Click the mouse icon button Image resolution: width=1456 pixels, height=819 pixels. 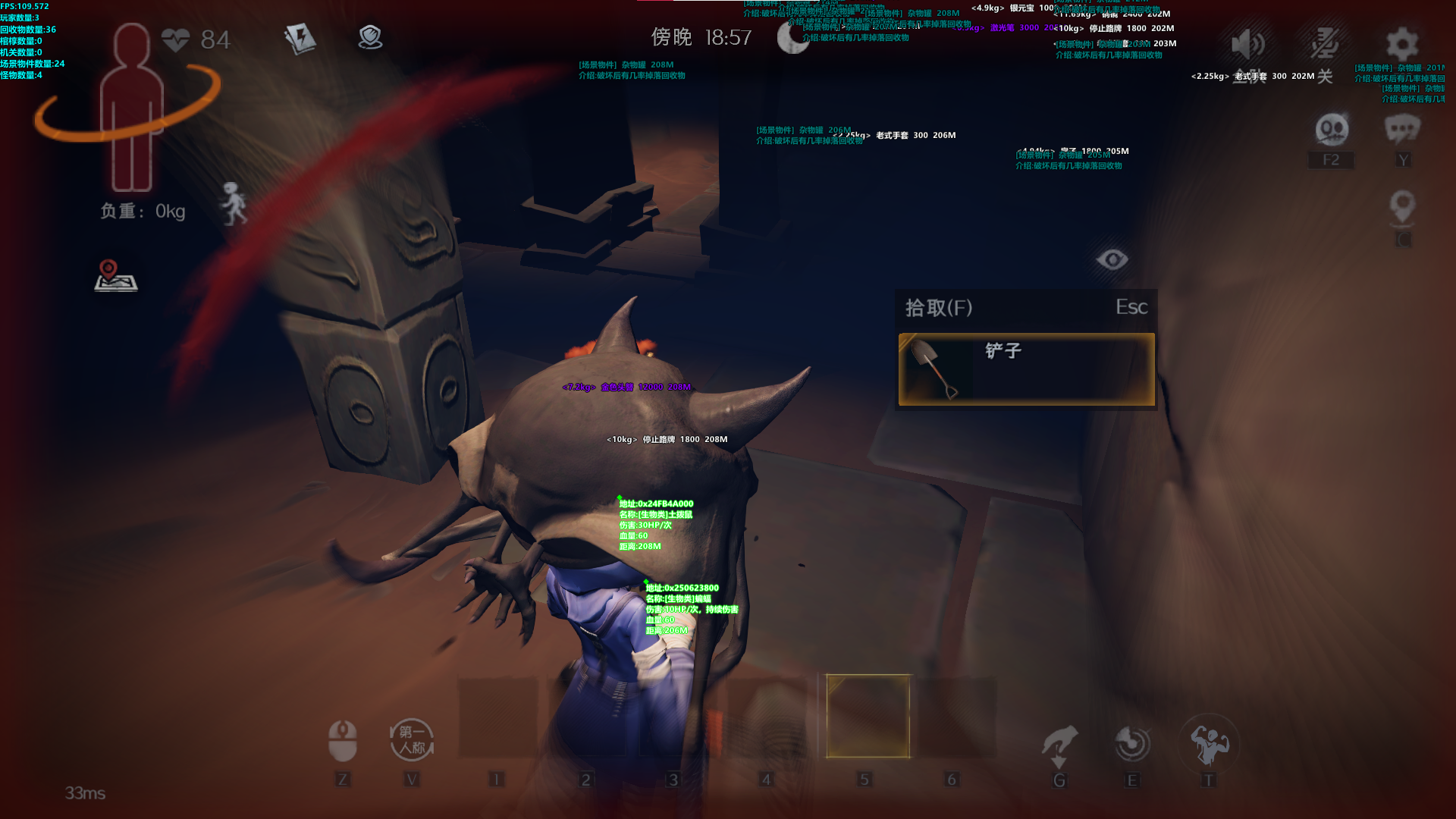tap(342, 740)
